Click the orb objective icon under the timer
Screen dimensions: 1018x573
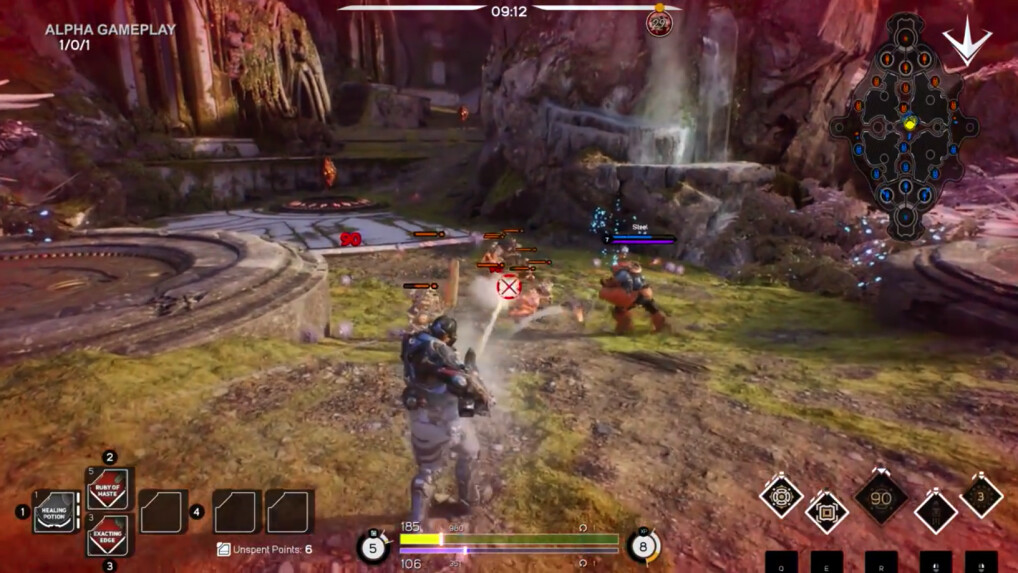[658, 22]
